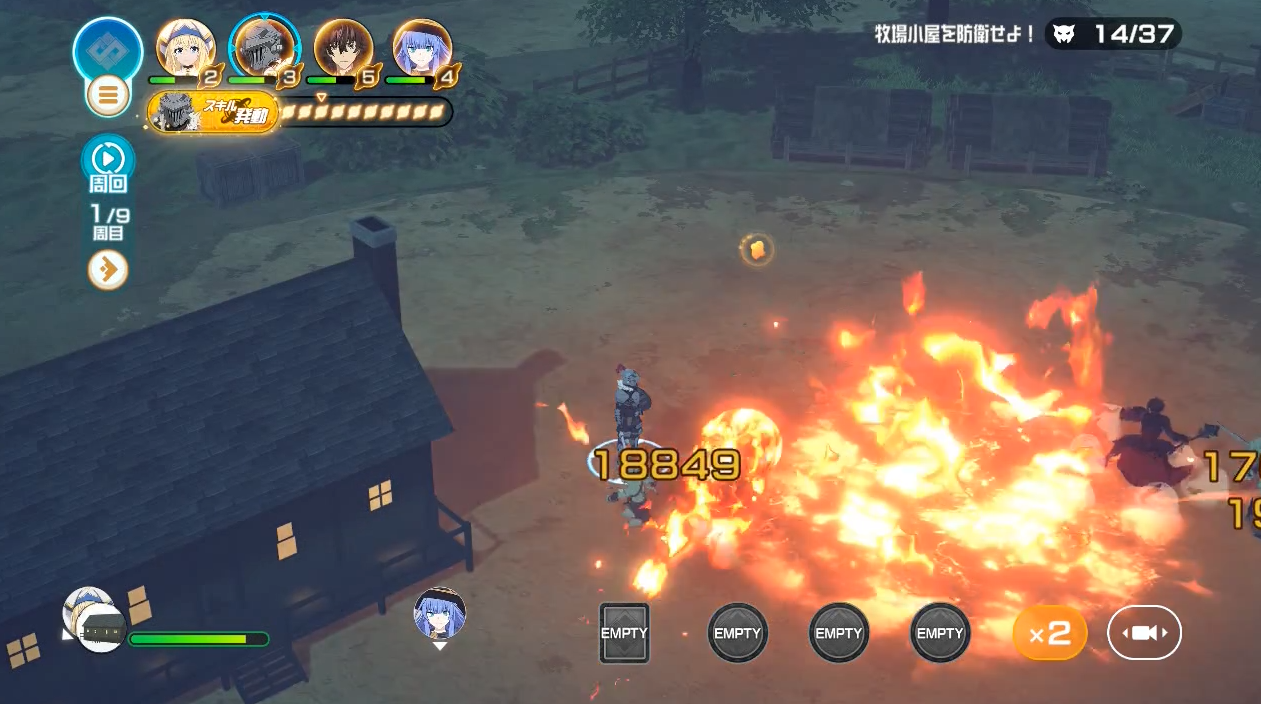Toggle the ×2 battle speed button
Viewport: 1261px width, 704px height.
[1050, 633]
